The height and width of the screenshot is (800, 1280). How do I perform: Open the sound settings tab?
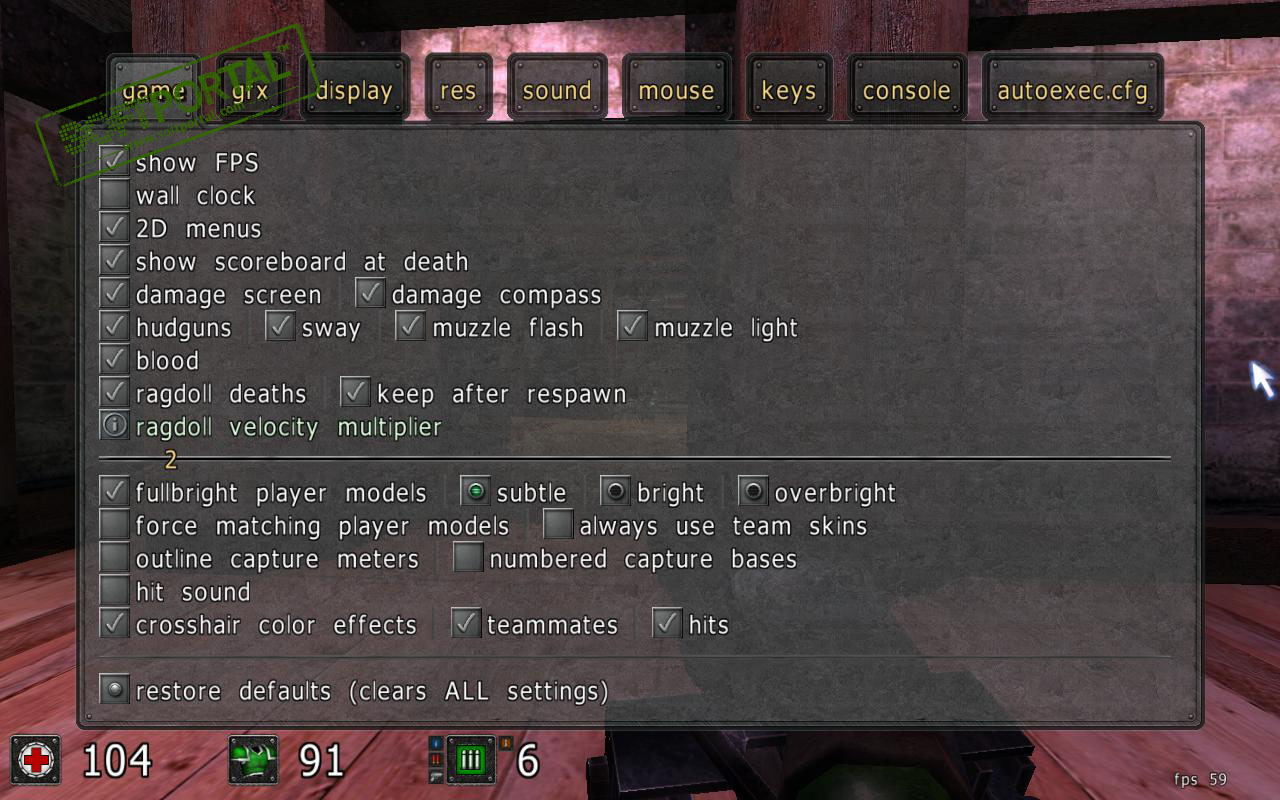[x=557, y=91]
